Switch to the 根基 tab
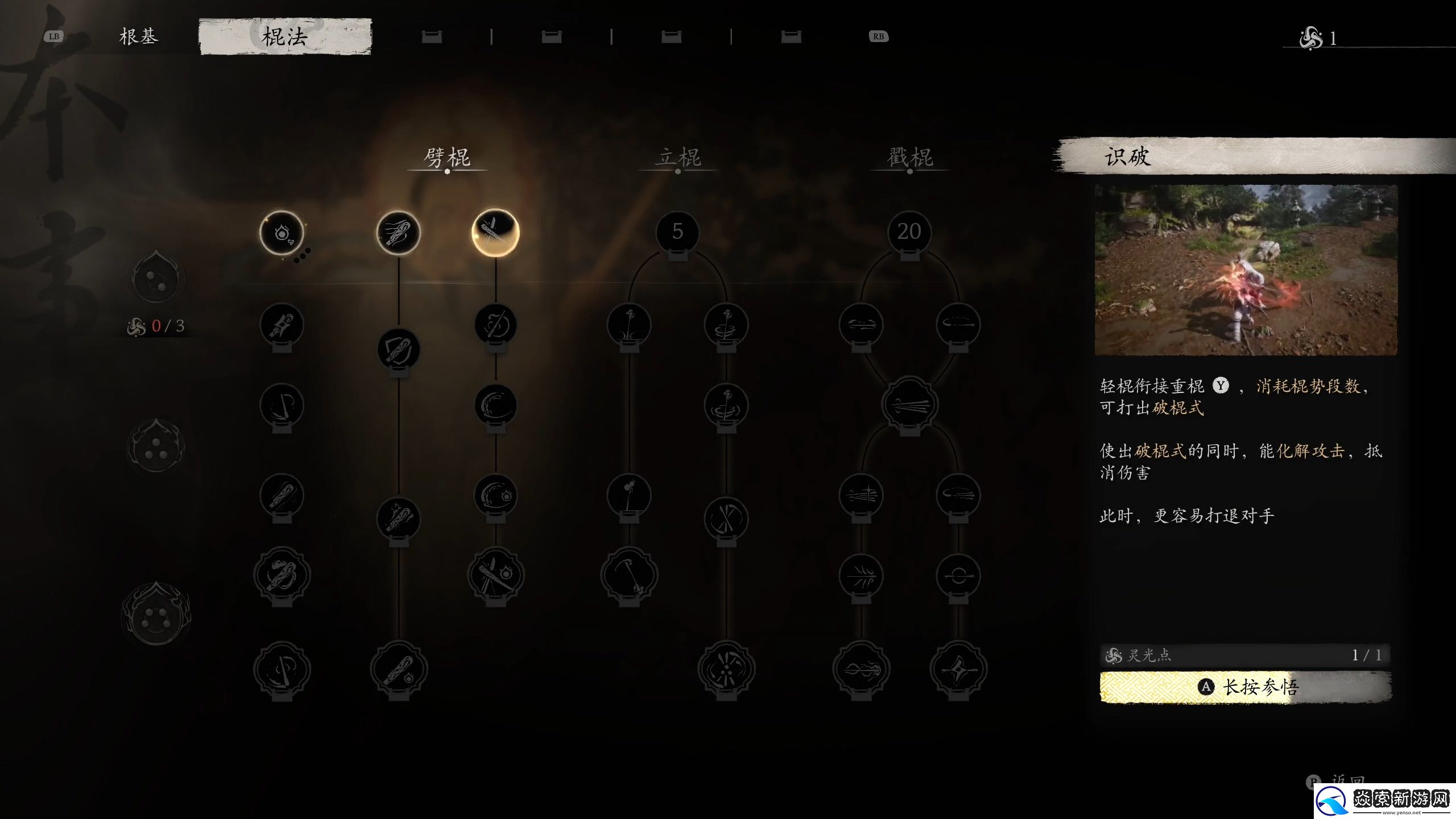The height and width of the screenshot is (819, 1456). pyautogui.click(x=138, y=37)
